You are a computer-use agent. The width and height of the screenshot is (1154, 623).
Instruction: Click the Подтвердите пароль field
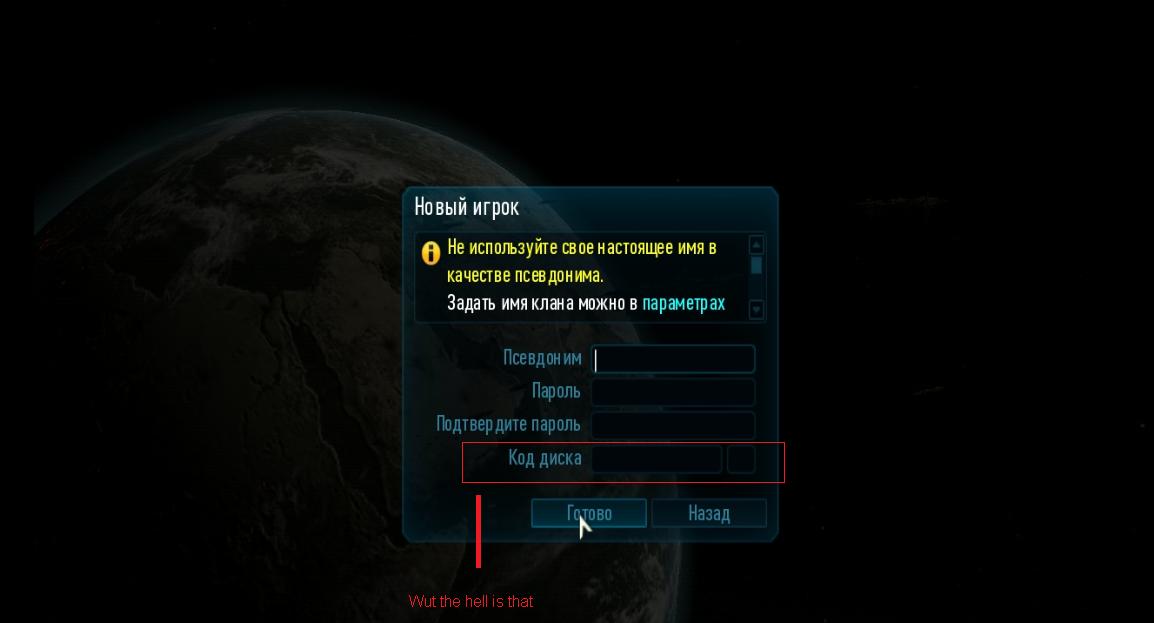tap(673, 425)
